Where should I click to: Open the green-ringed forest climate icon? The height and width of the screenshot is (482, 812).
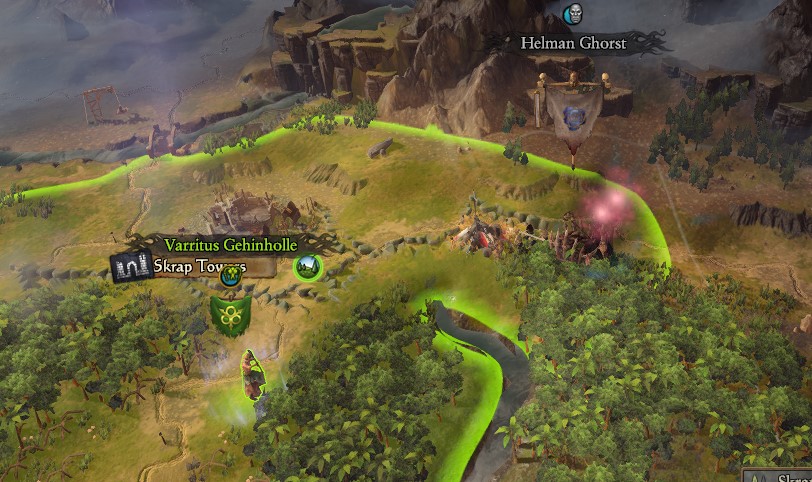click(x=307, y=267)
